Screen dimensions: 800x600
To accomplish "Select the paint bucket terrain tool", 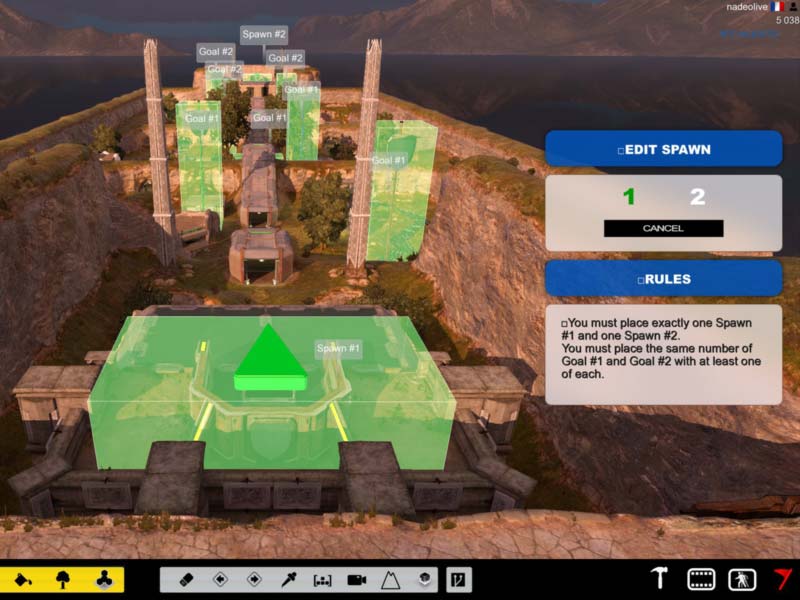I will point(22,579).
